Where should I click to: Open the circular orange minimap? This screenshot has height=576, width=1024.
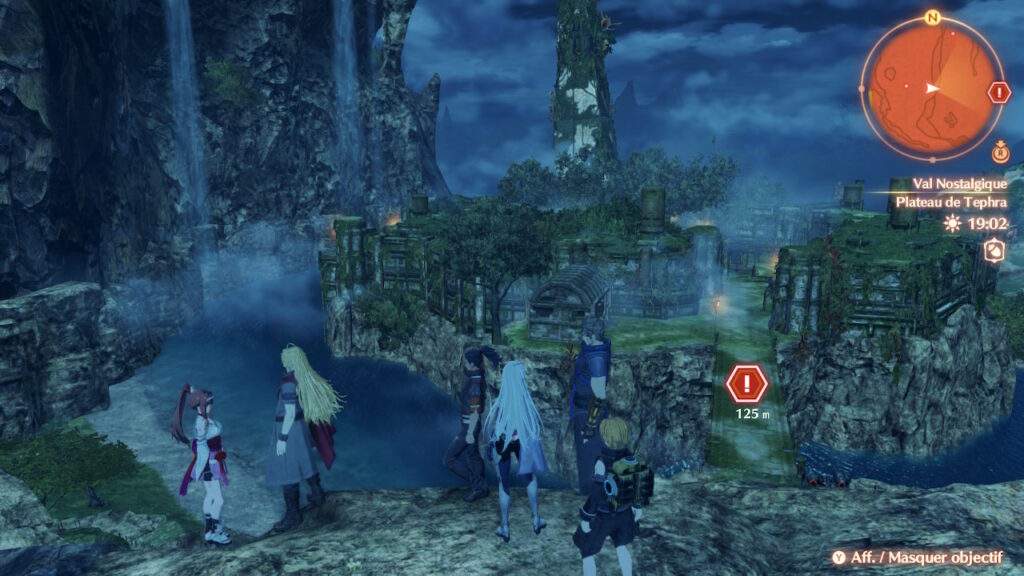tap(932, 86)
